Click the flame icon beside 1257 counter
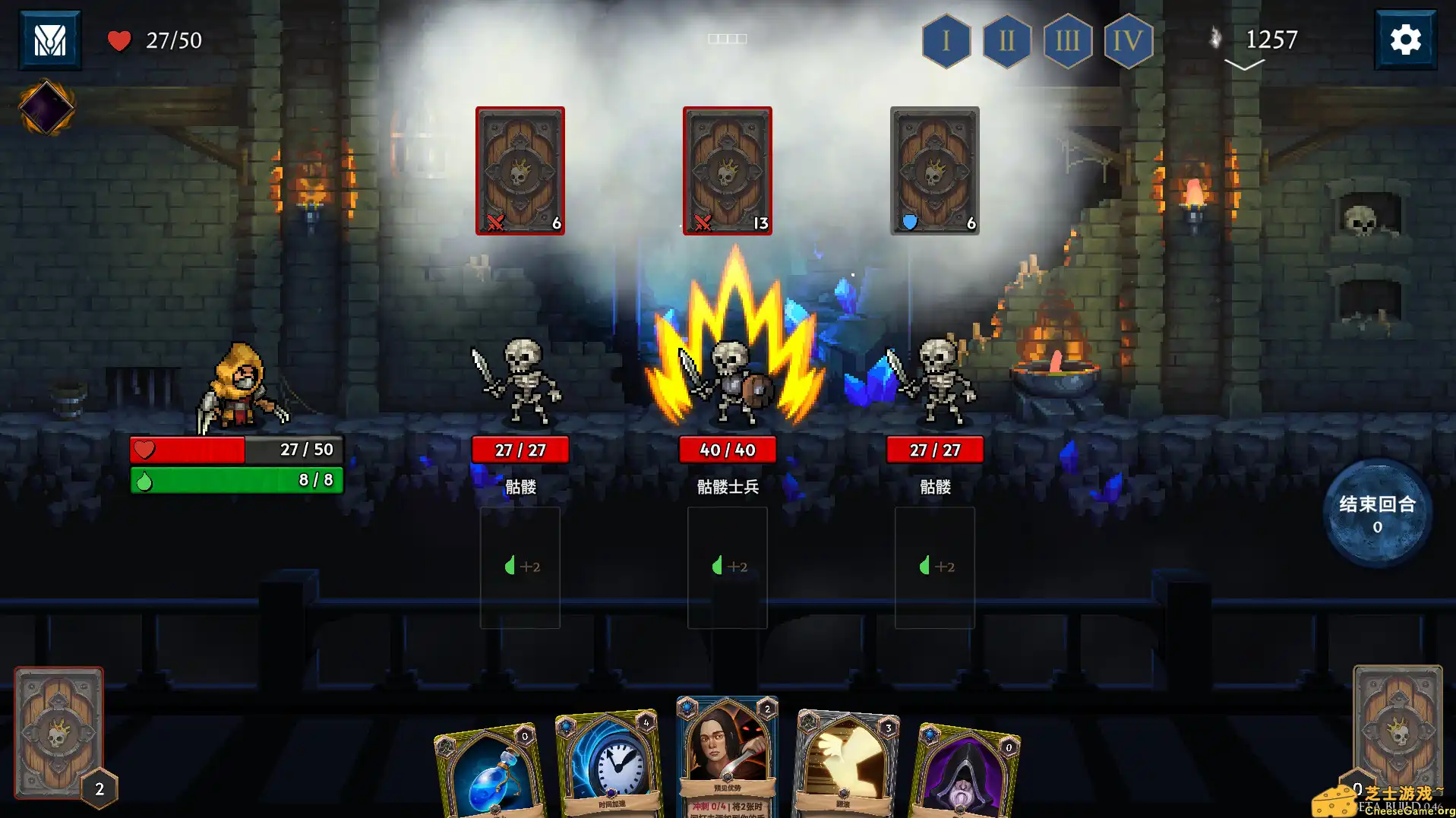The image size is (1456, 818). click(1216, 38)
